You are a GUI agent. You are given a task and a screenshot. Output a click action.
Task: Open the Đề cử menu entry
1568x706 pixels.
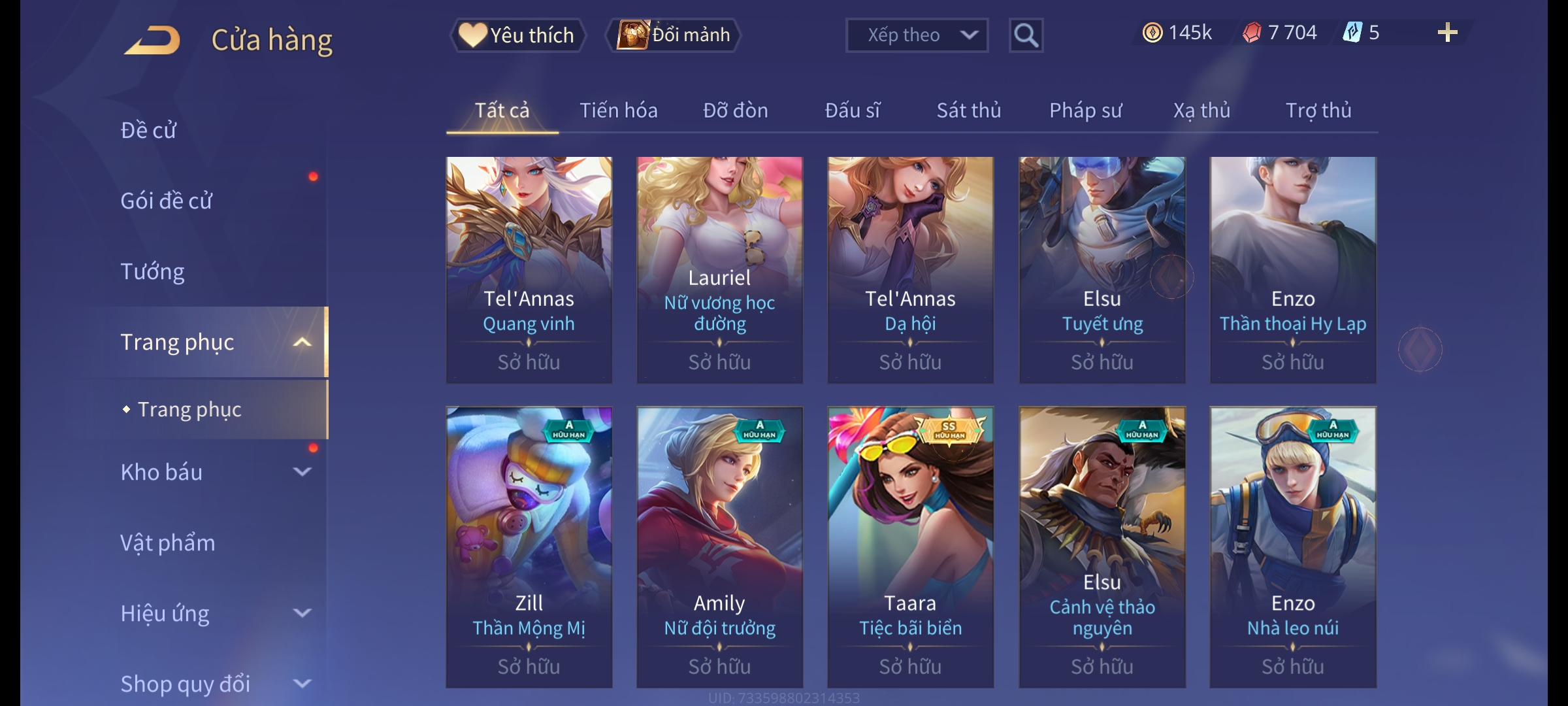click(148, 130)
